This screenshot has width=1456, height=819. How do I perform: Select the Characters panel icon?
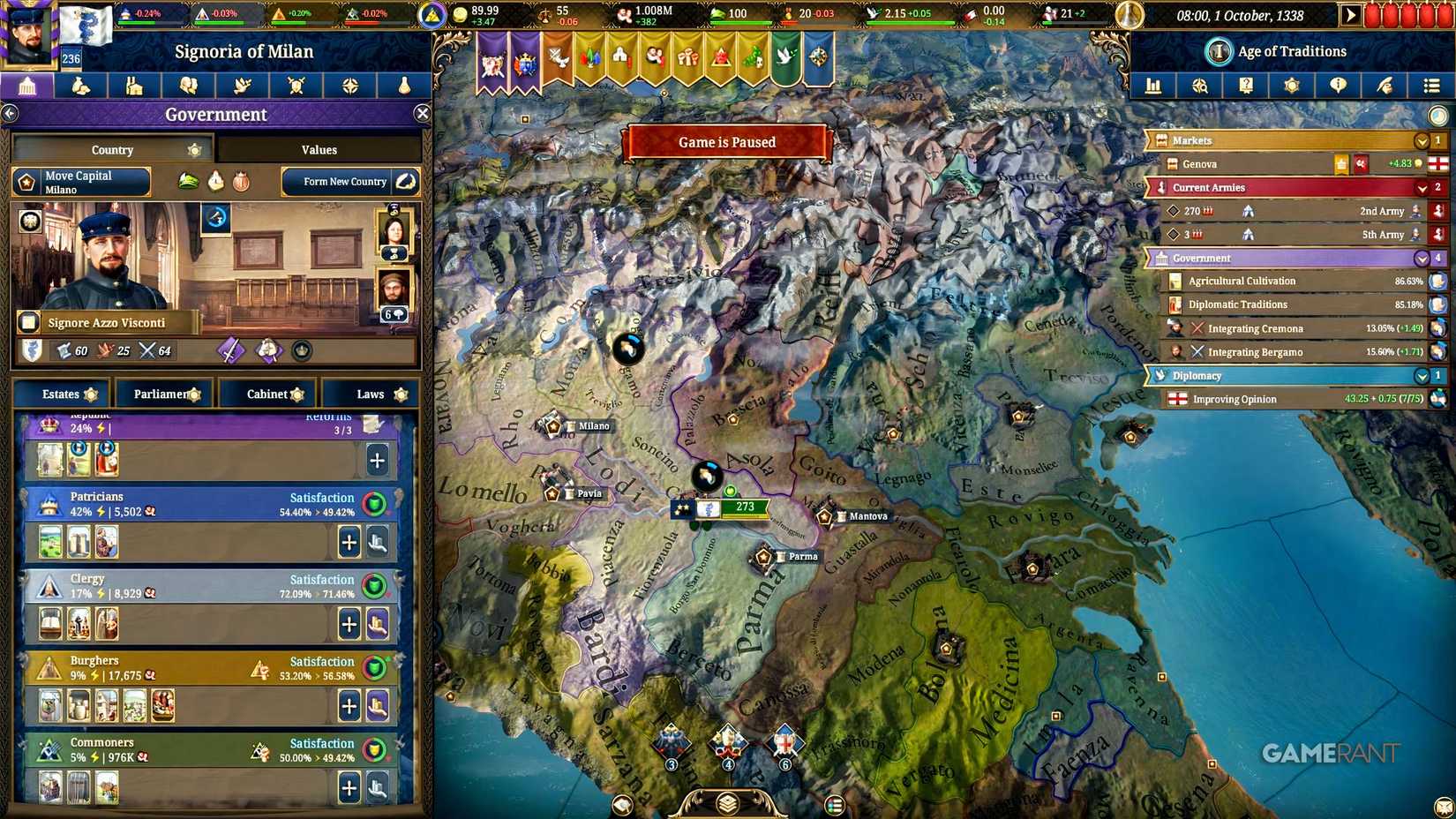pos(188,86)
